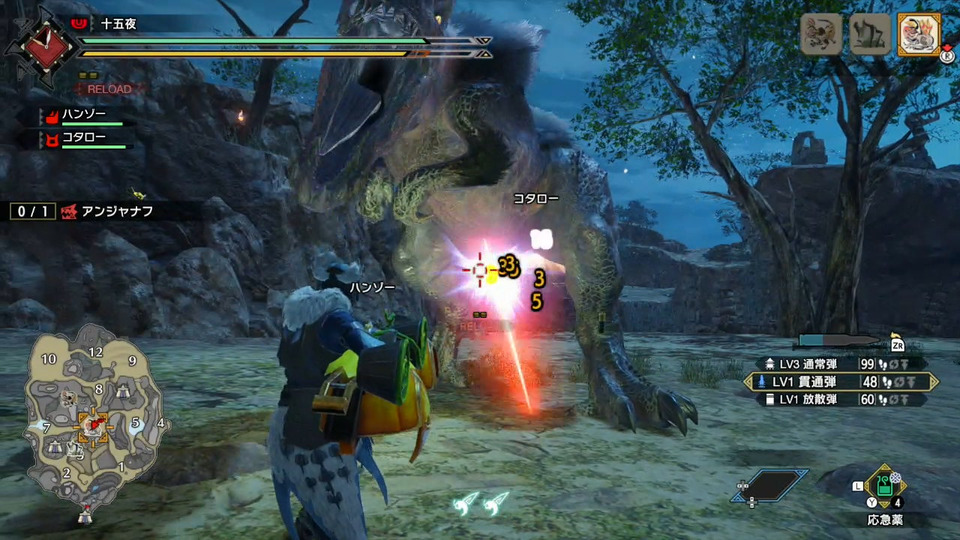Click the red quest timer clock

[x=38, y=44]
